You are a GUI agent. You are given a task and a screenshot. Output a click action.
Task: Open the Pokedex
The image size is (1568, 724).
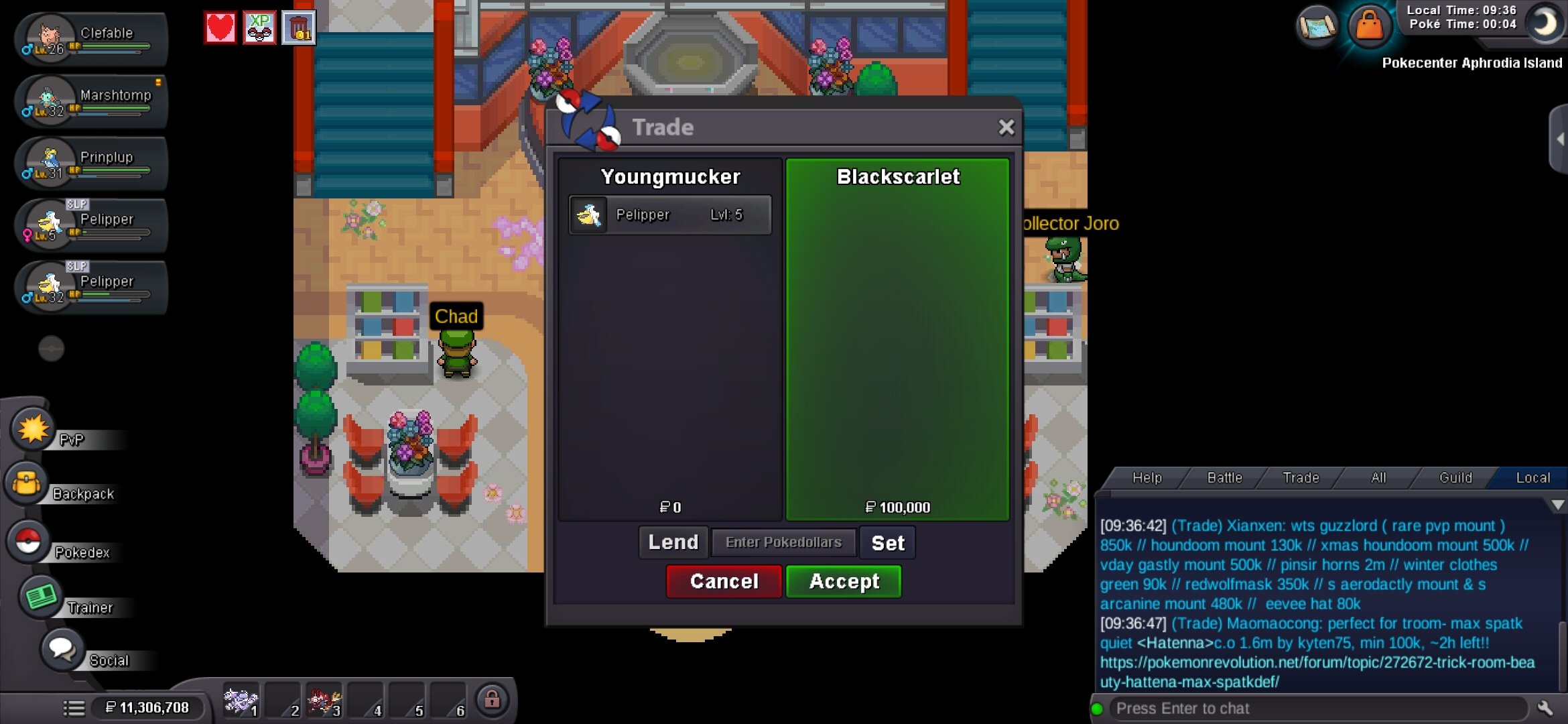(28, 542)
